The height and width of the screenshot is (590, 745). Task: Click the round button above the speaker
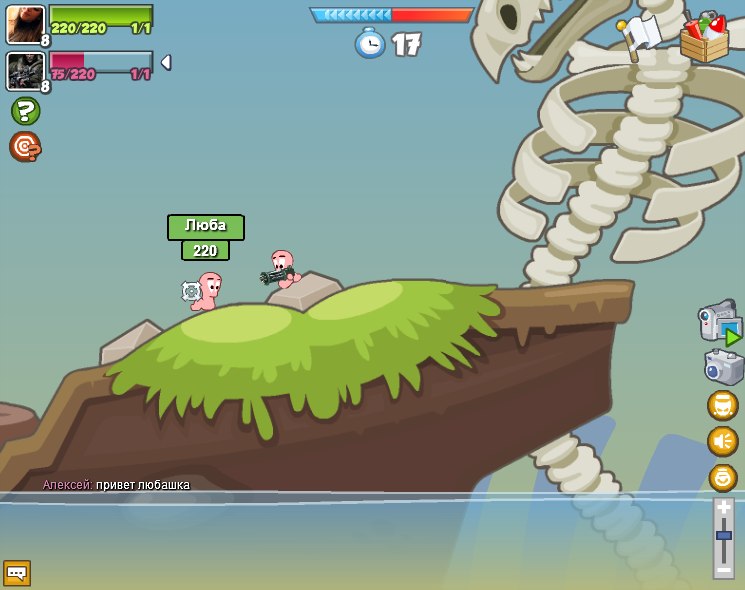pos(722,405)
